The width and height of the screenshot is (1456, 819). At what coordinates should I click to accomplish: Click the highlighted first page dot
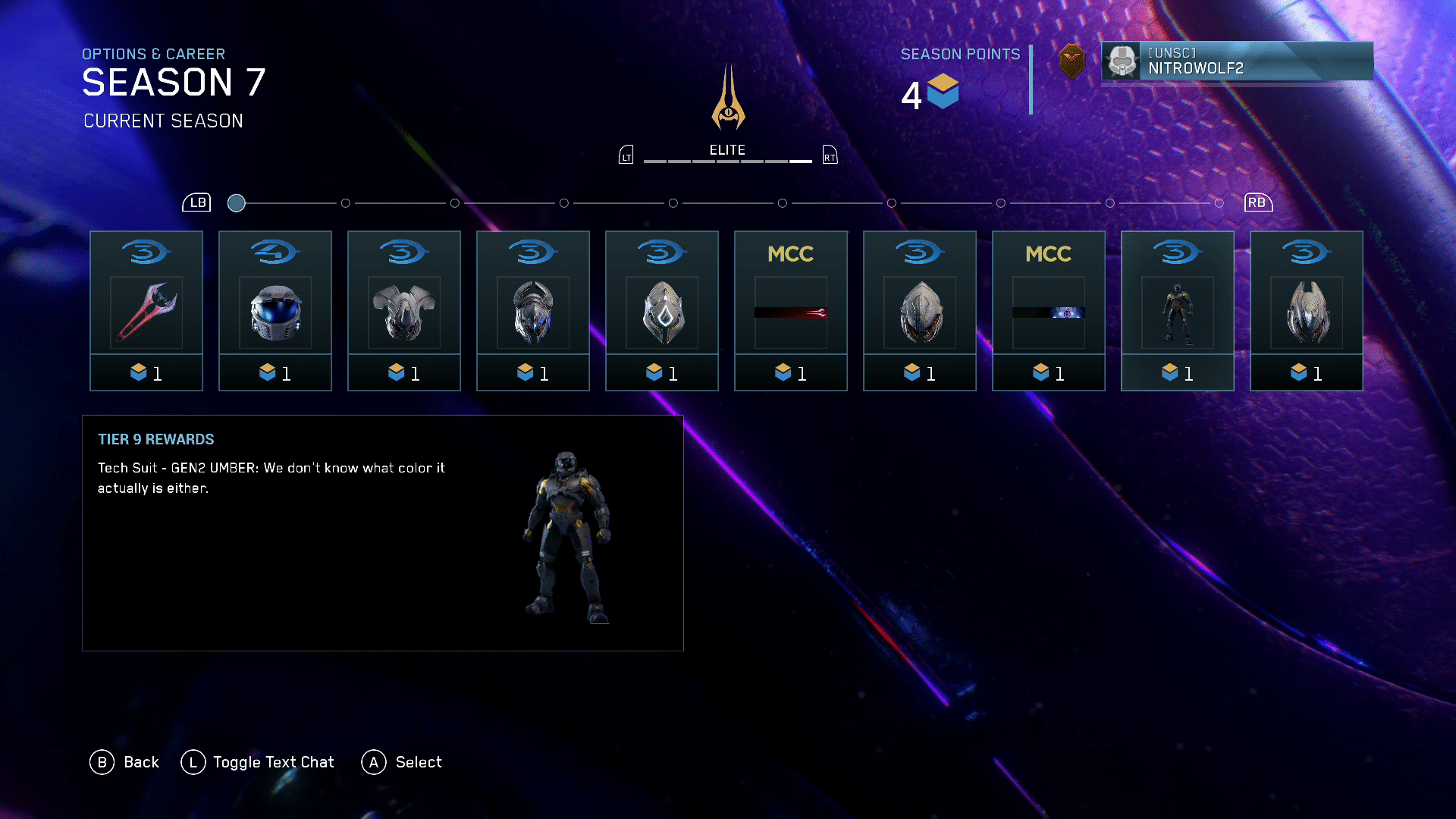pos(237,203)
